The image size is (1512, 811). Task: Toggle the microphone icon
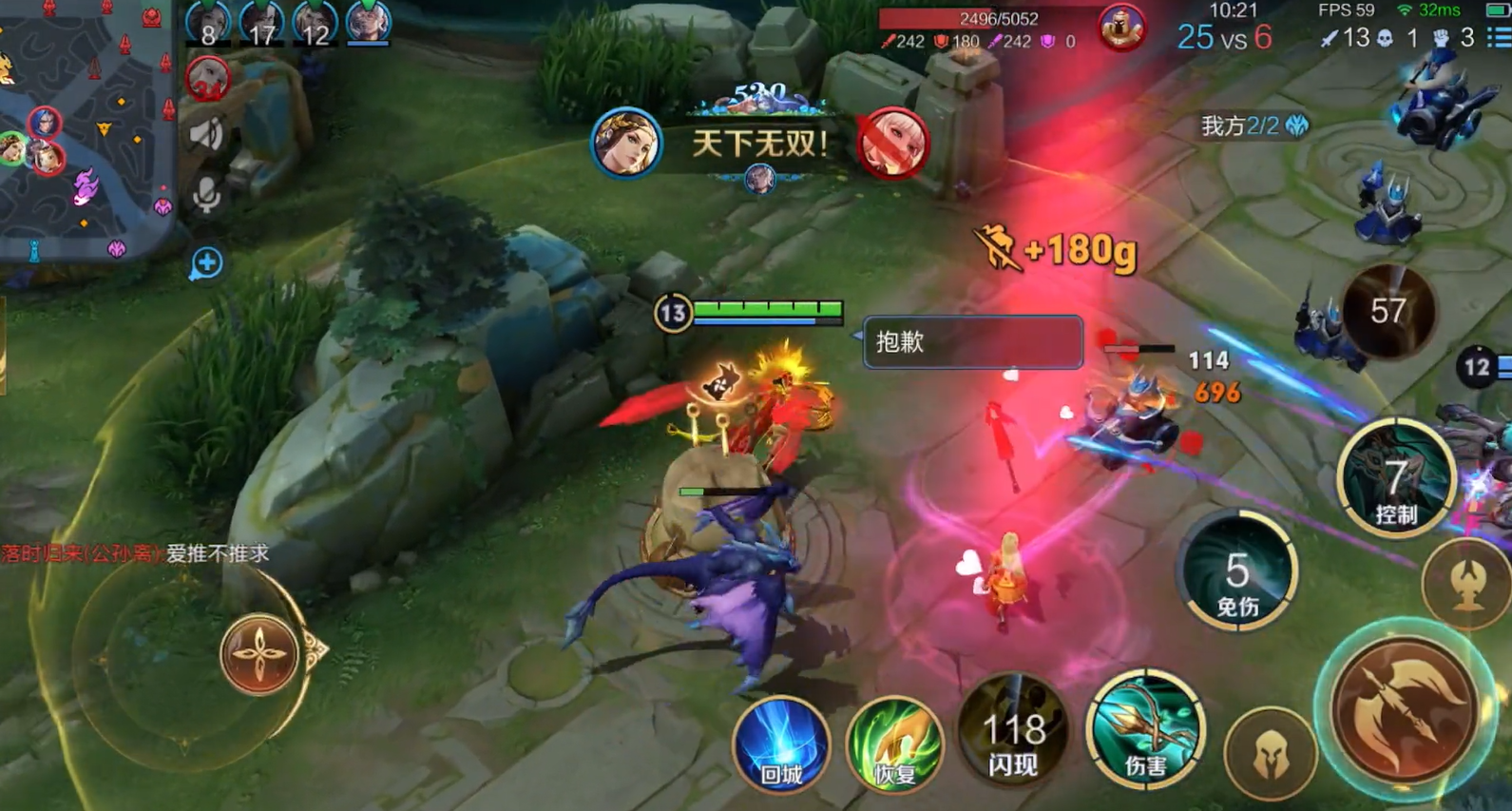tap(206, 195)
